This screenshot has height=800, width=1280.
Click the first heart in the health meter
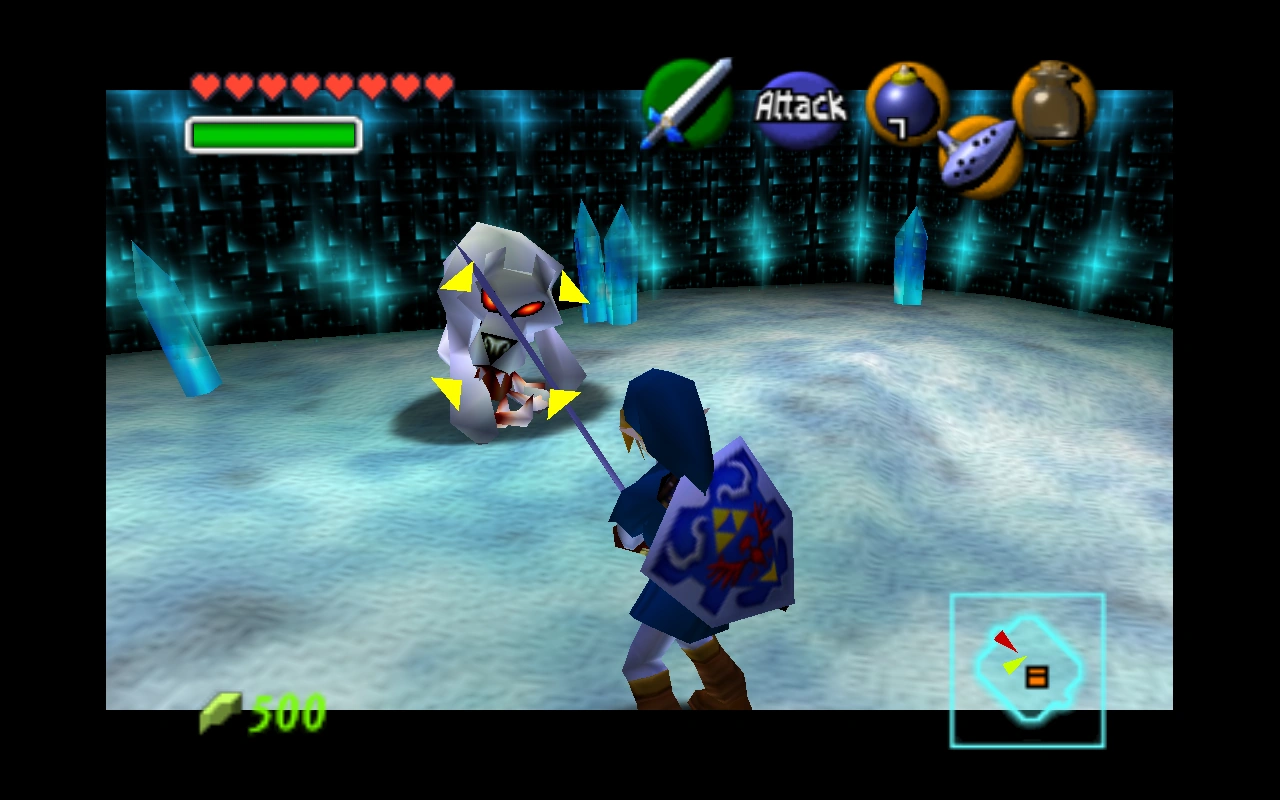coord(206,86)
